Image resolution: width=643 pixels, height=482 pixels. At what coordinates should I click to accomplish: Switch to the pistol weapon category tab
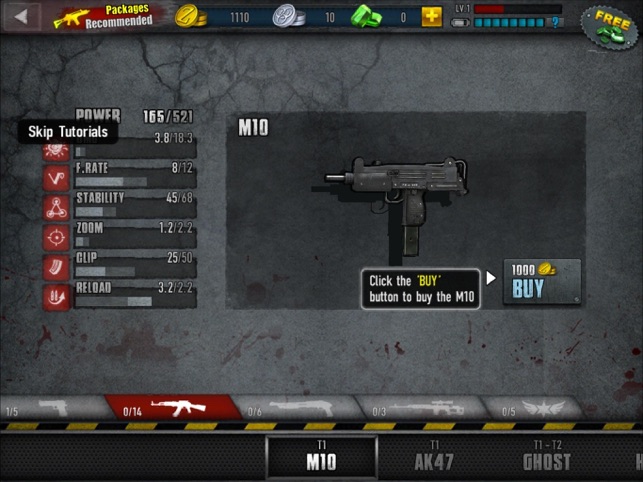click(50, 409)
